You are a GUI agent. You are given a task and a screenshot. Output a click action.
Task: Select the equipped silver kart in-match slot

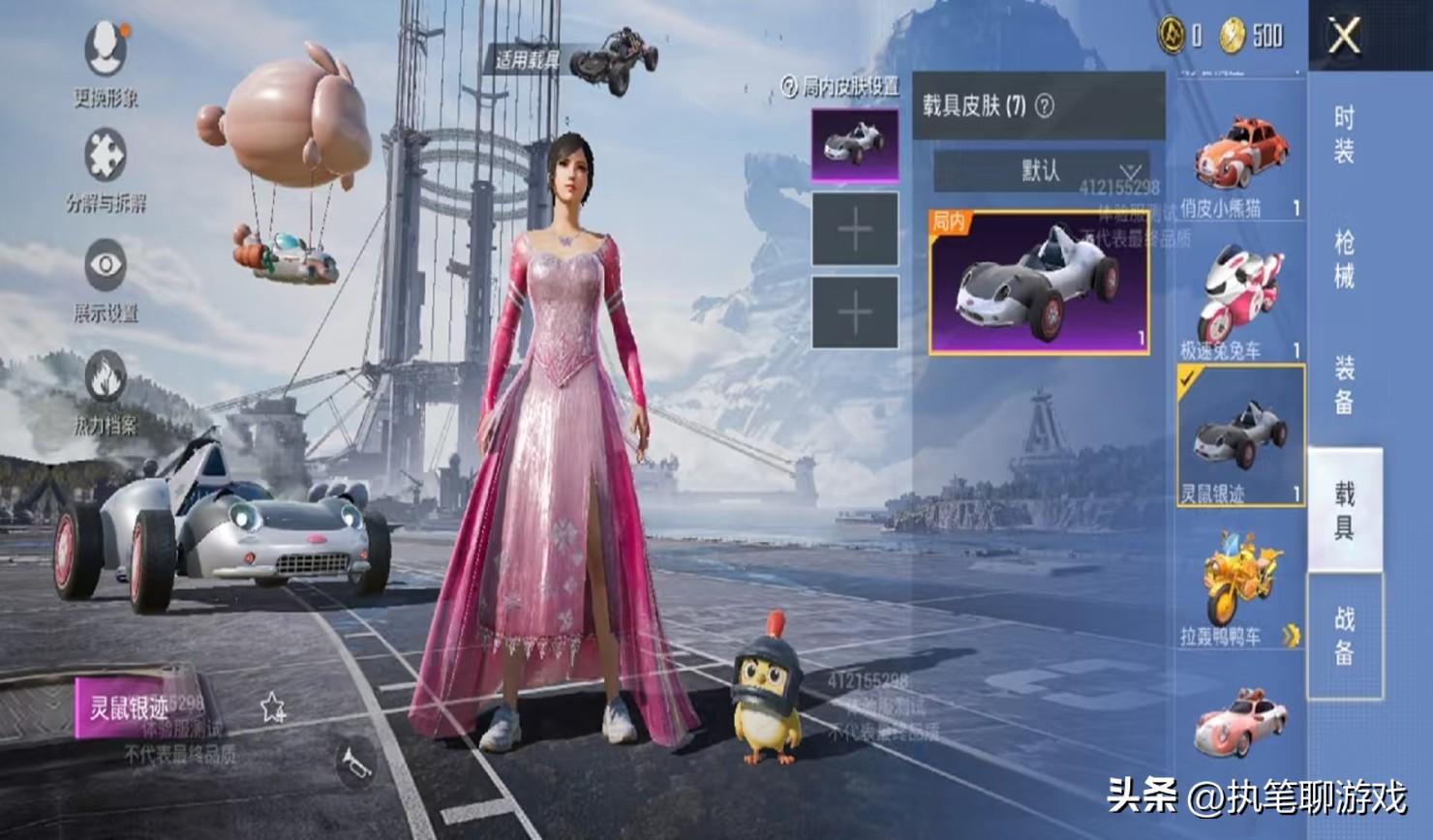pyautogui.click(x=854, y=145)
